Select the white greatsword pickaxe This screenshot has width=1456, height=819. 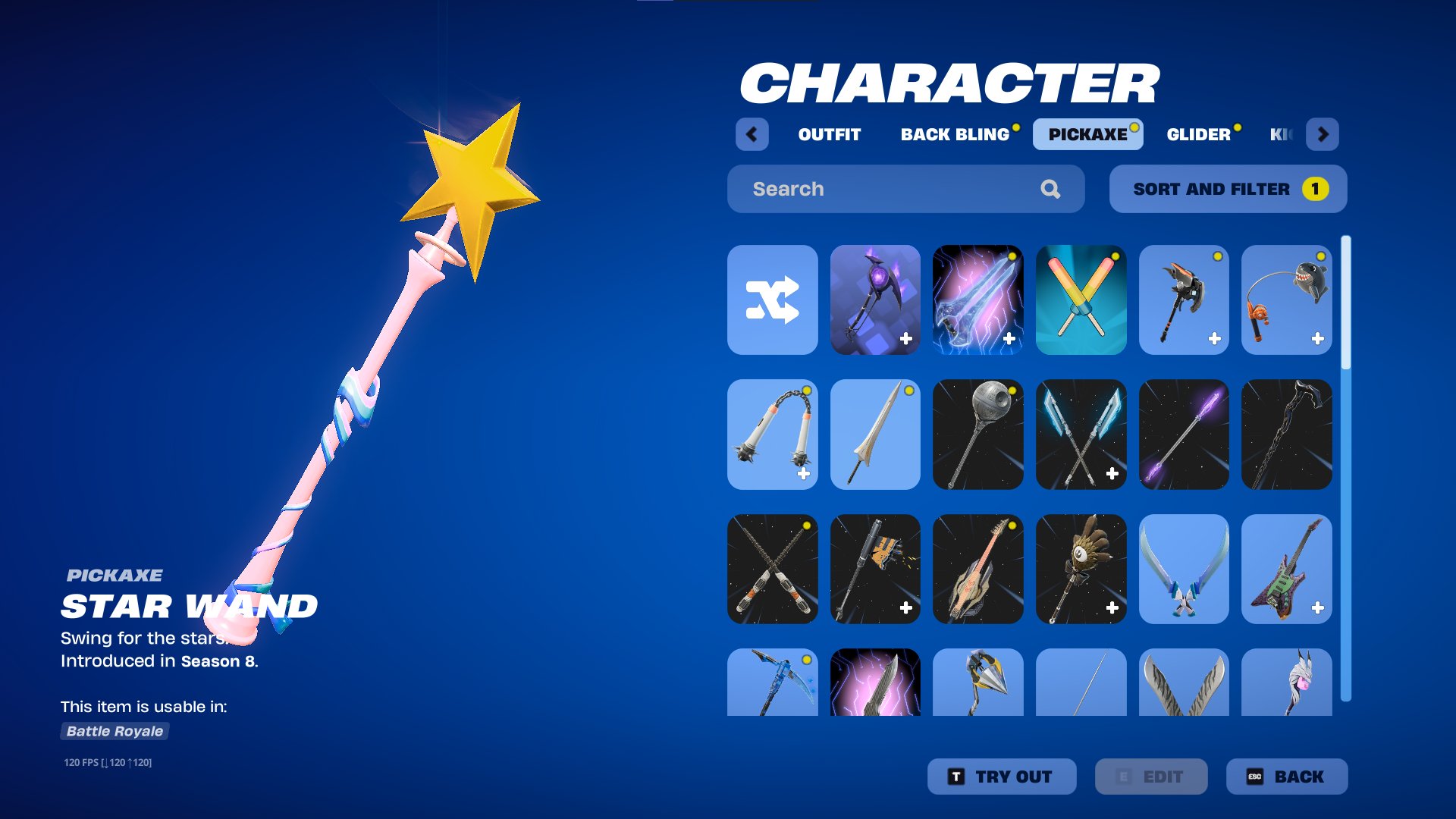point(875,434)
